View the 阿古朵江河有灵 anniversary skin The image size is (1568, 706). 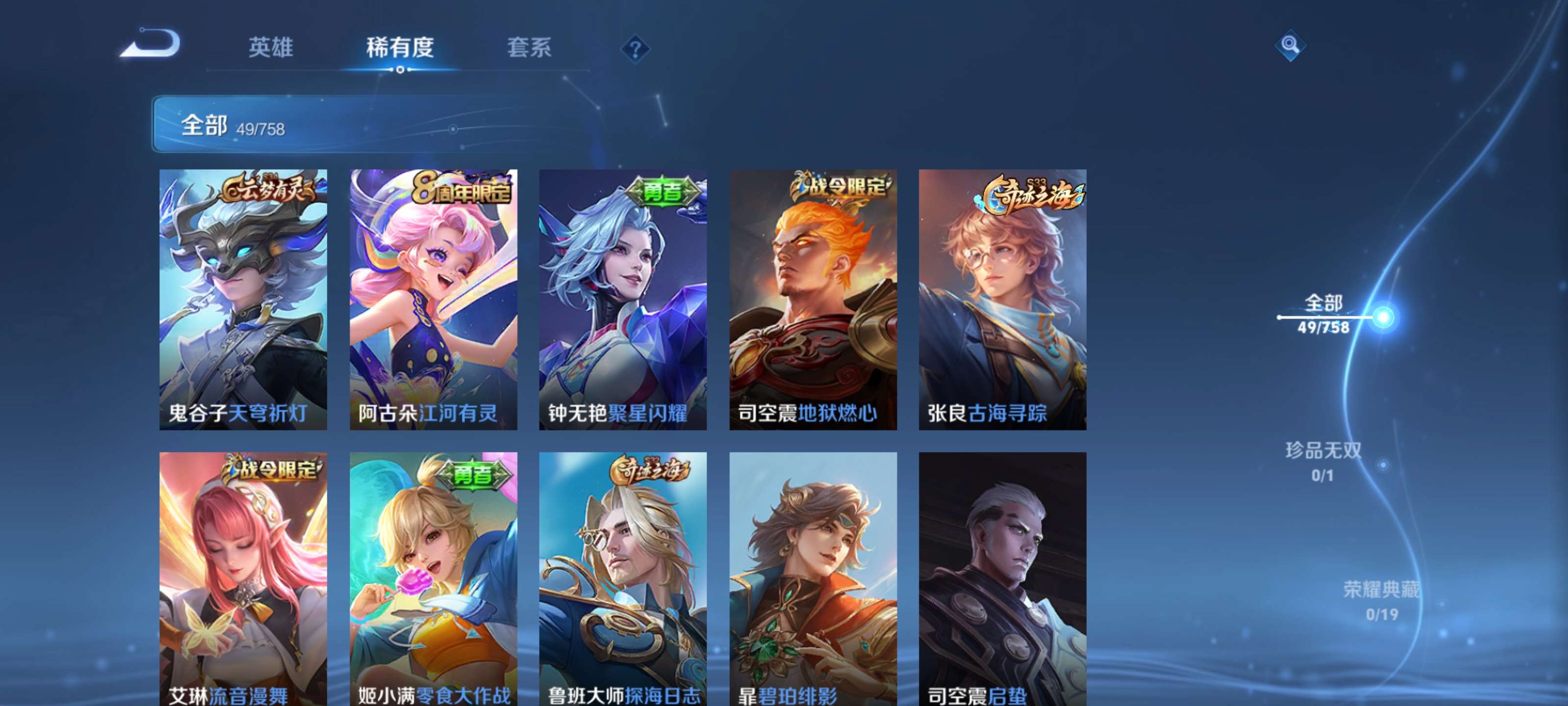432,299
